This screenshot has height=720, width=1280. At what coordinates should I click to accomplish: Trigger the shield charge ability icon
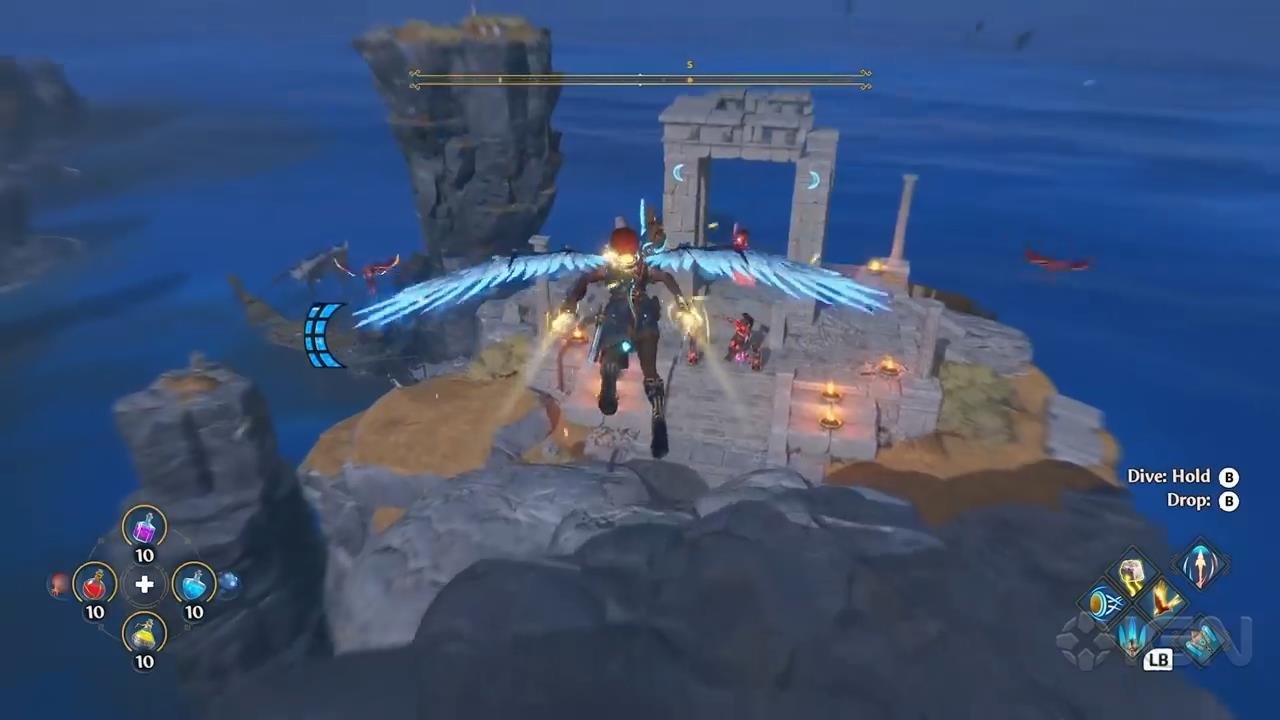(x=1104, y=603)
